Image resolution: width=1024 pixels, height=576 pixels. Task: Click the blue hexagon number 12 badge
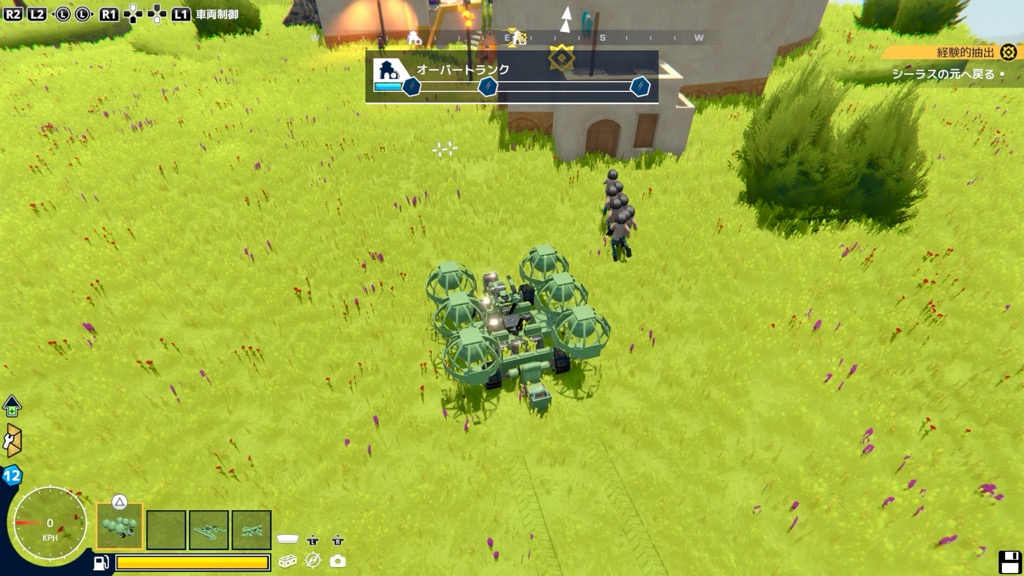[x=13, y=476]
